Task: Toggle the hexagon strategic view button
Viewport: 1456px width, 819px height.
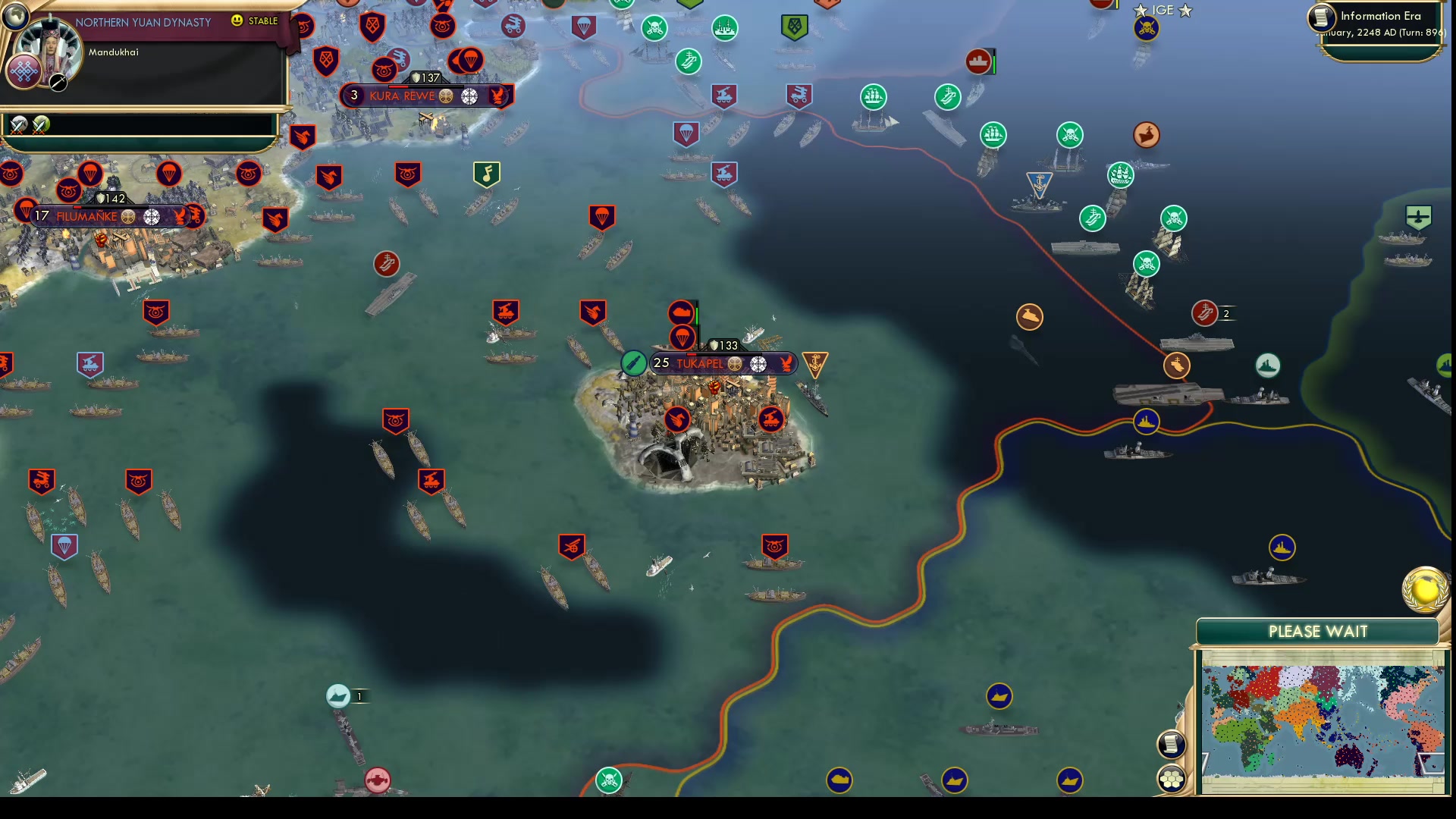Action: pos(1172,777)
